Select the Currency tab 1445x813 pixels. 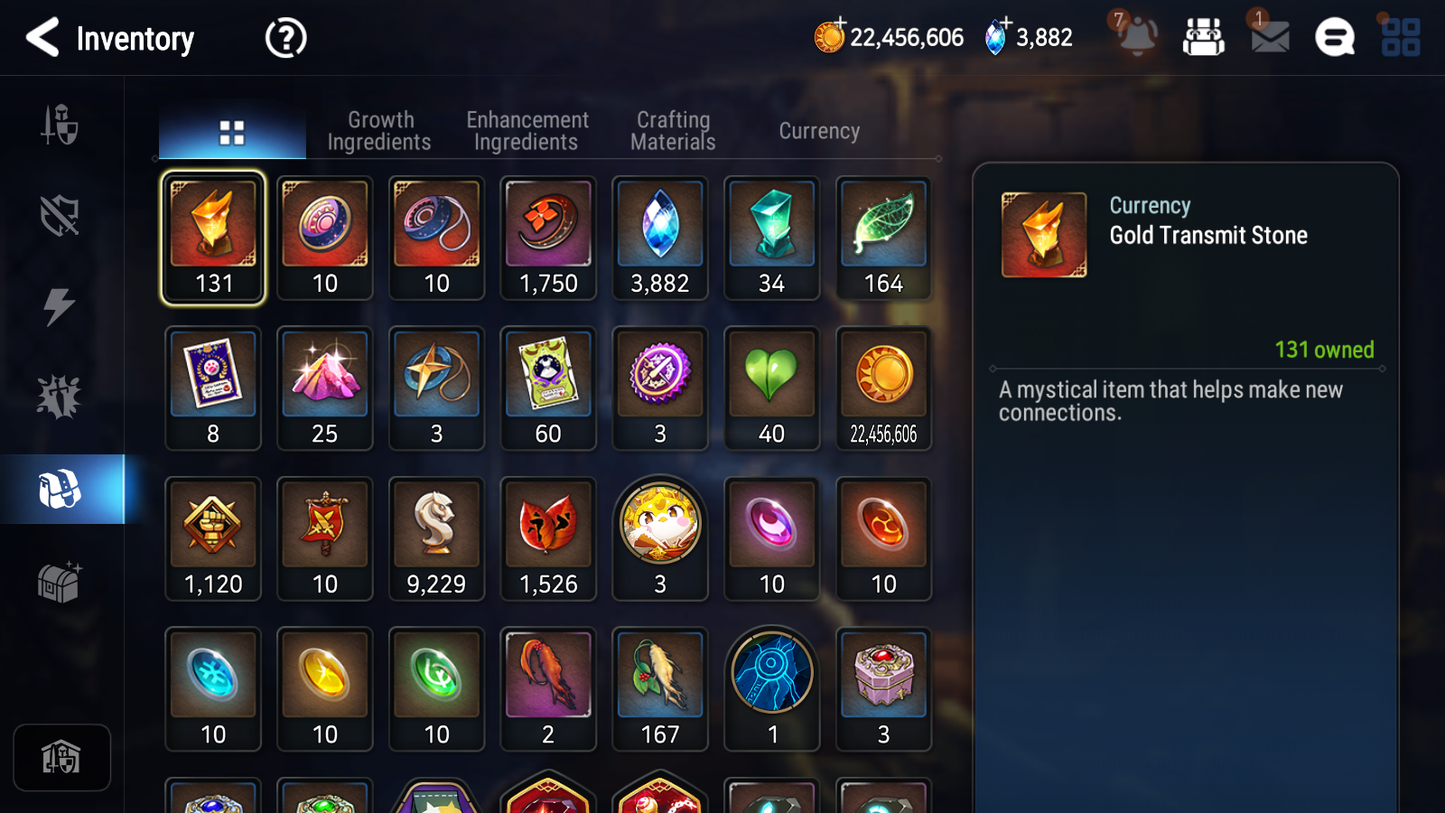pos(818,130)
